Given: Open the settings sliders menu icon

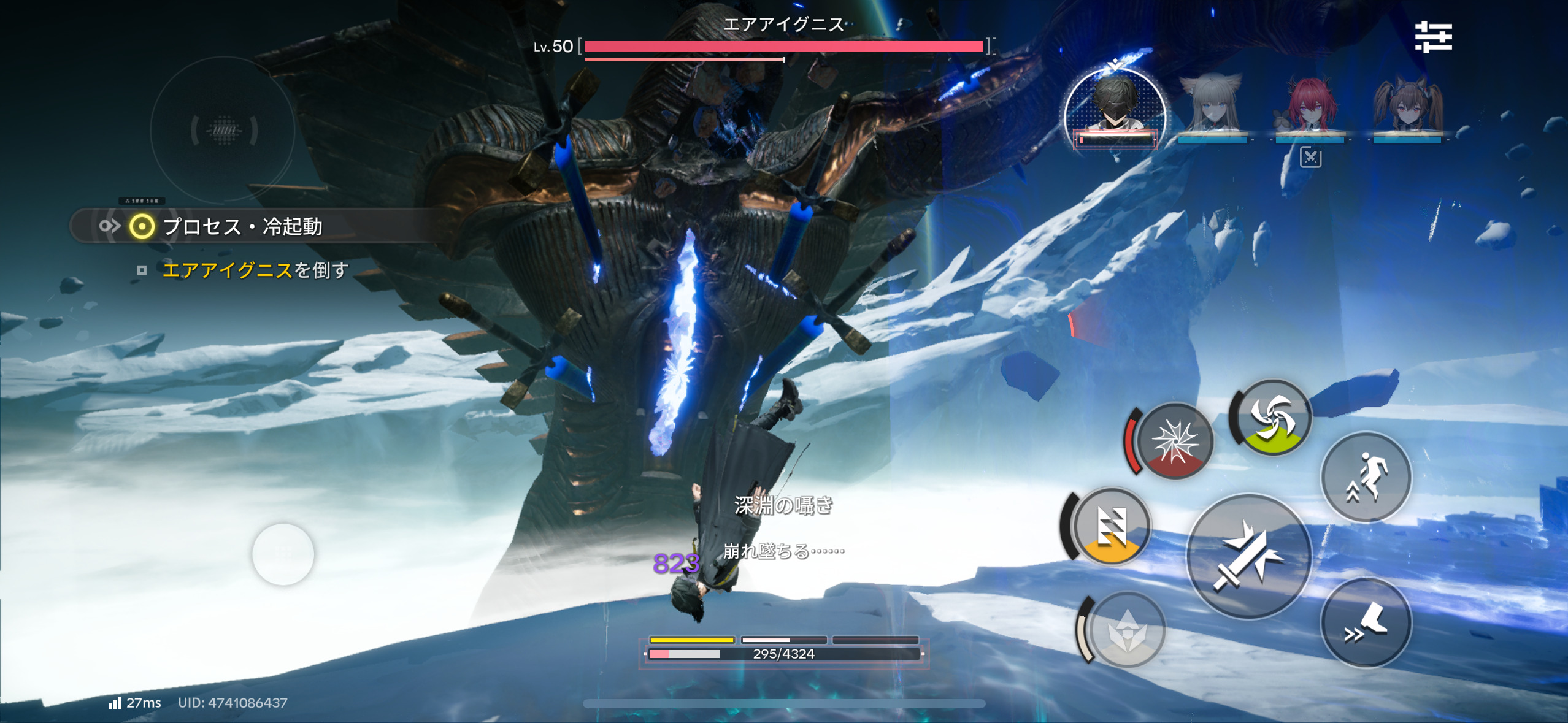Looking at the screenshot, I should [1433, 37].
